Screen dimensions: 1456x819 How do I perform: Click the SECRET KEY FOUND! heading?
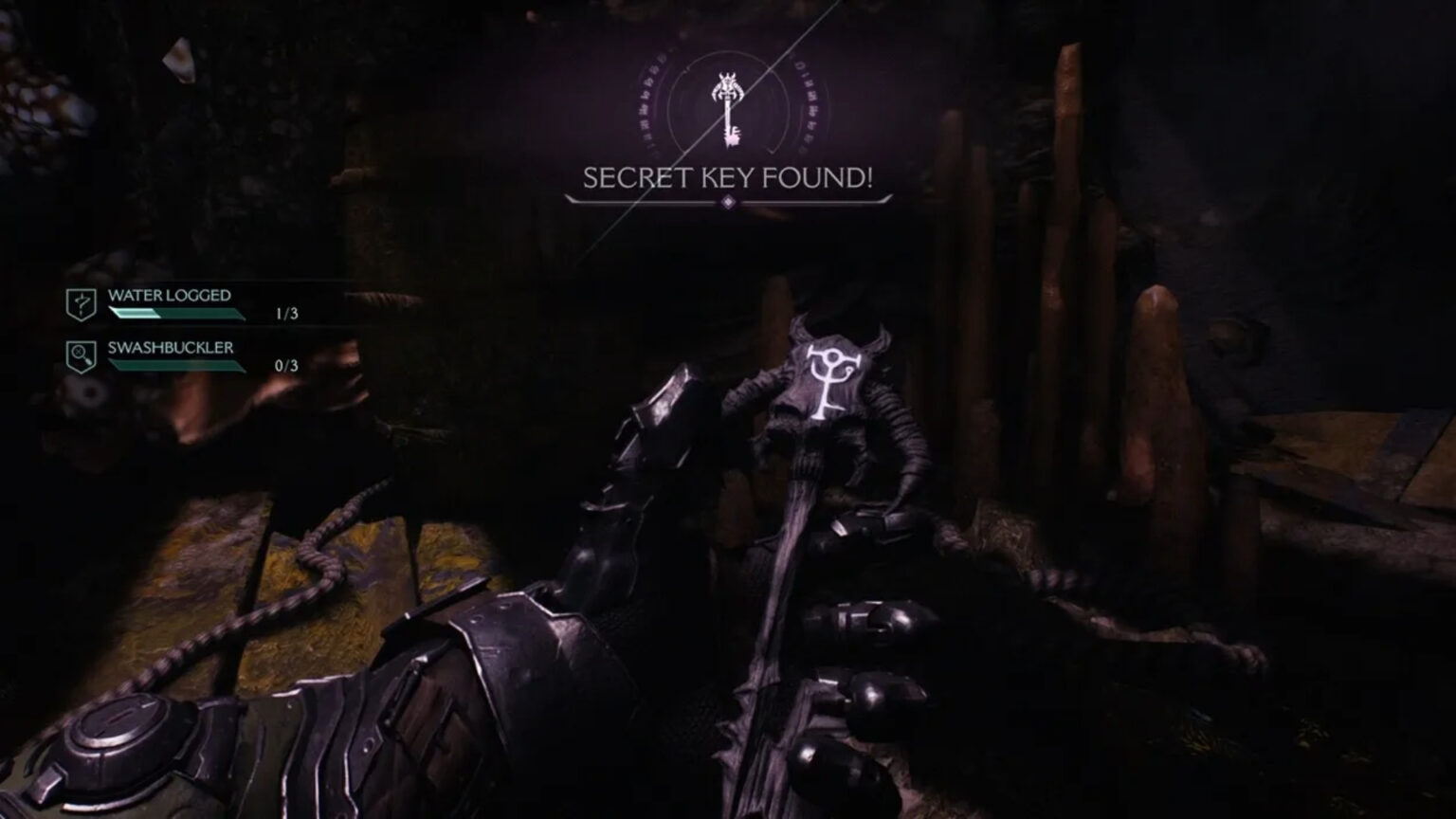[x=728, y=176]
